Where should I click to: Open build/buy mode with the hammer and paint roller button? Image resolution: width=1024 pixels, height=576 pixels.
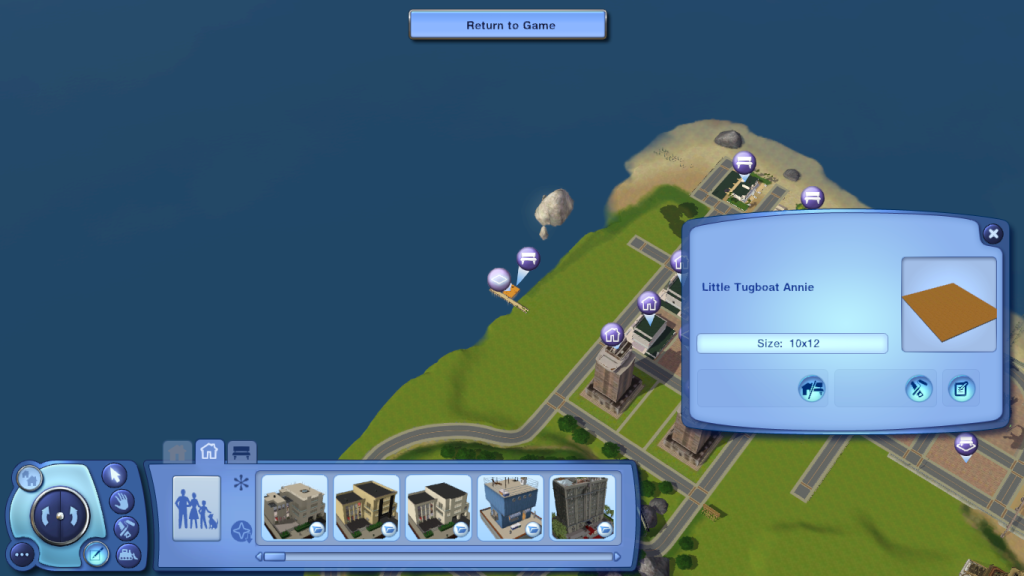pos(918,389)
